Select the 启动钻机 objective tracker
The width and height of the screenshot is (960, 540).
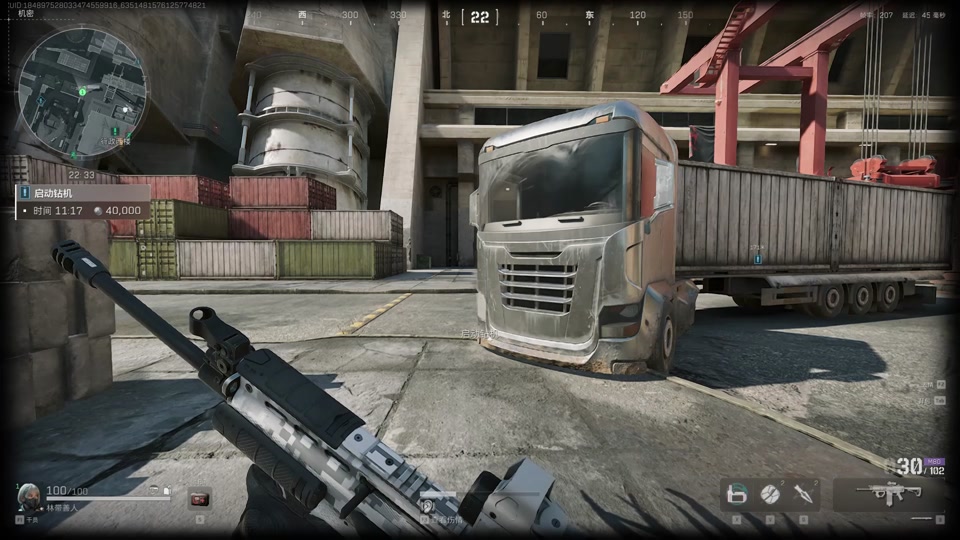(x=82, y=193)
